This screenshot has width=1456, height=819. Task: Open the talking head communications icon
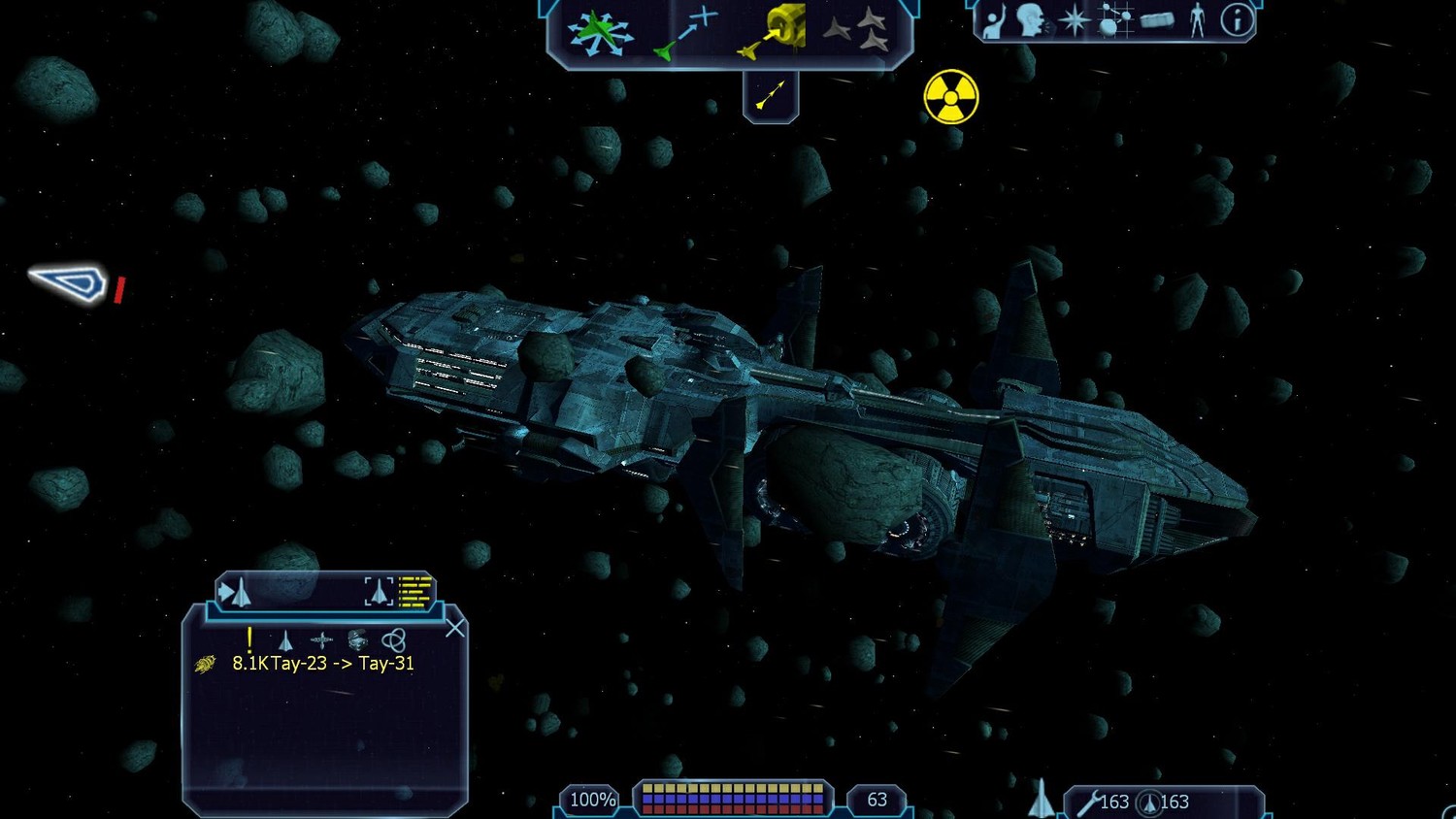click(x=1031, y=20)
